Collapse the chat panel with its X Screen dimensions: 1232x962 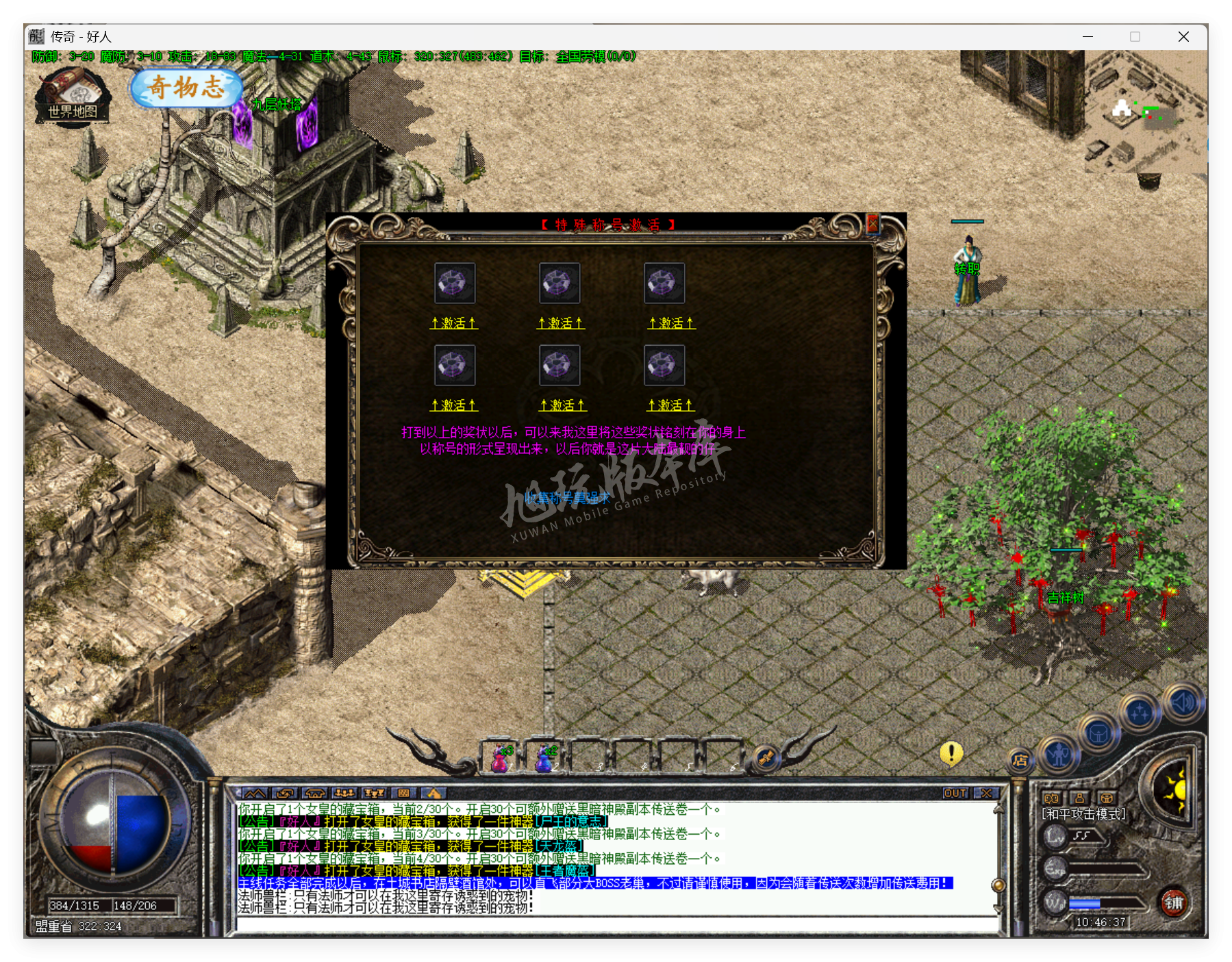tap(986, 793)
